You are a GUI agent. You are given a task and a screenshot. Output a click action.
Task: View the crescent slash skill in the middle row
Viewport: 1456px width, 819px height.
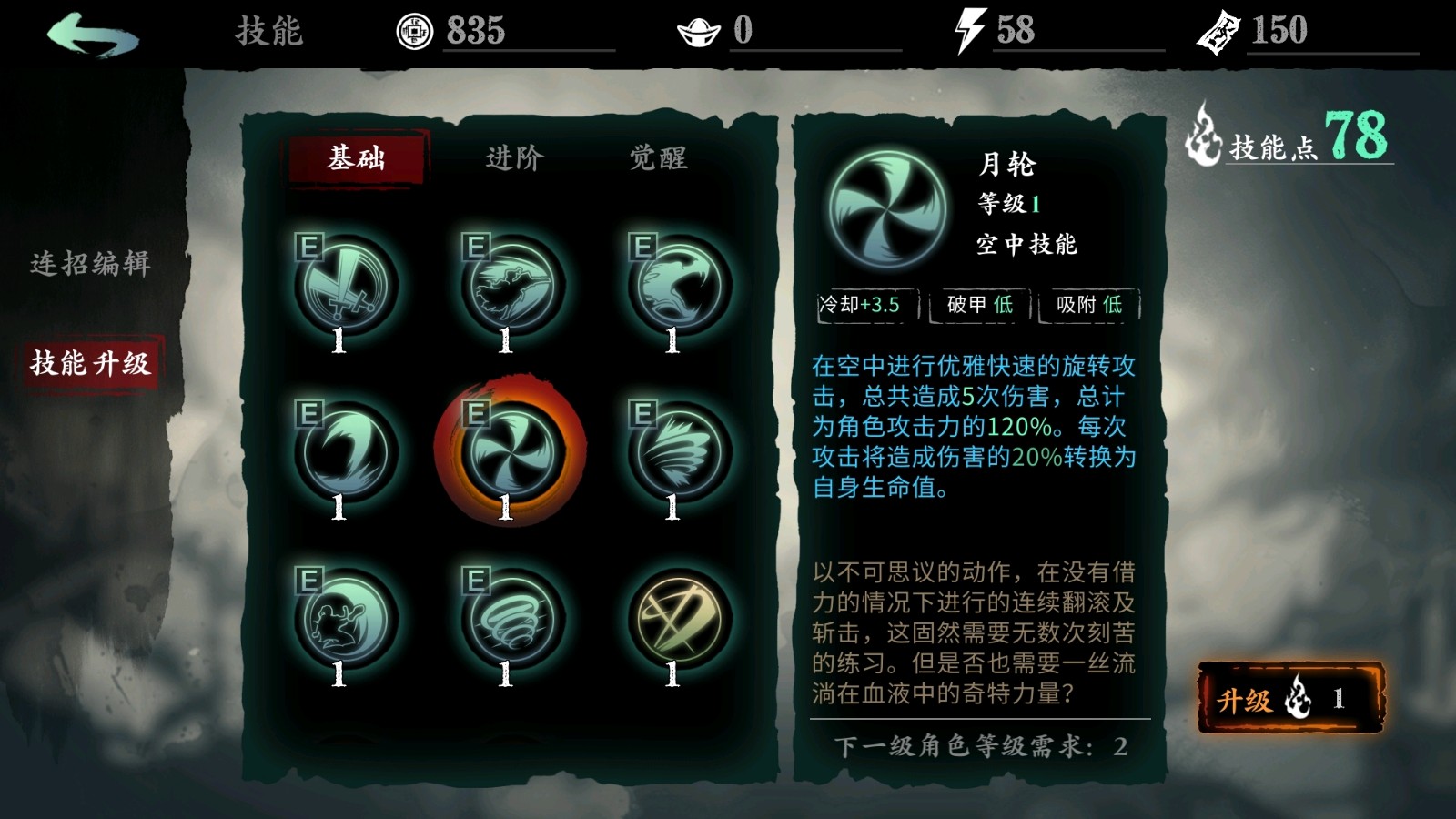(341, 449)
